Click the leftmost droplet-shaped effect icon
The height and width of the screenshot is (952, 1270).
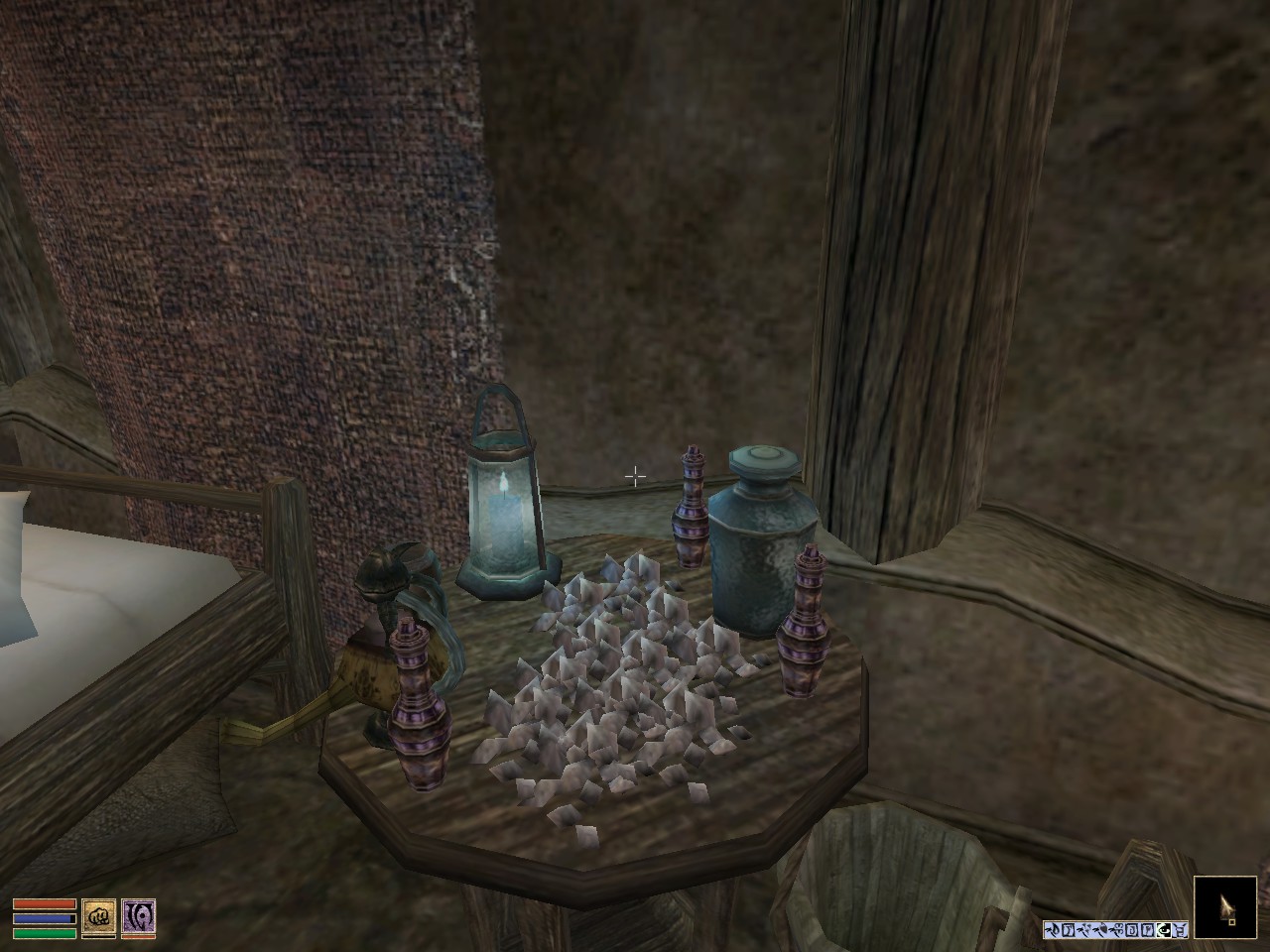[x=1055, y=928]
